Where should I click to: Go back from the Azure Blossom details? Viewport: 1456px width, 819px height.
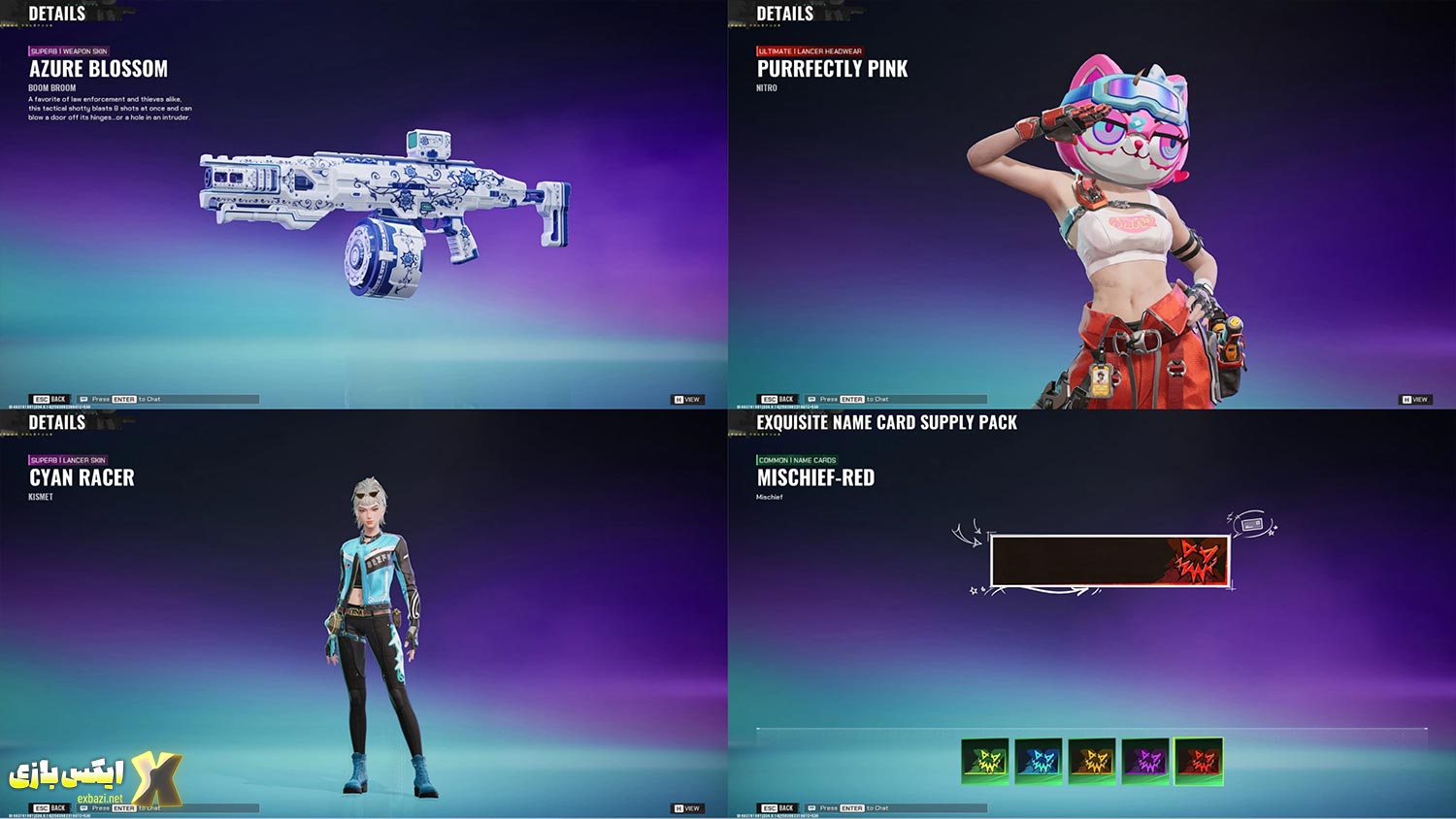(x=50, y=399)
